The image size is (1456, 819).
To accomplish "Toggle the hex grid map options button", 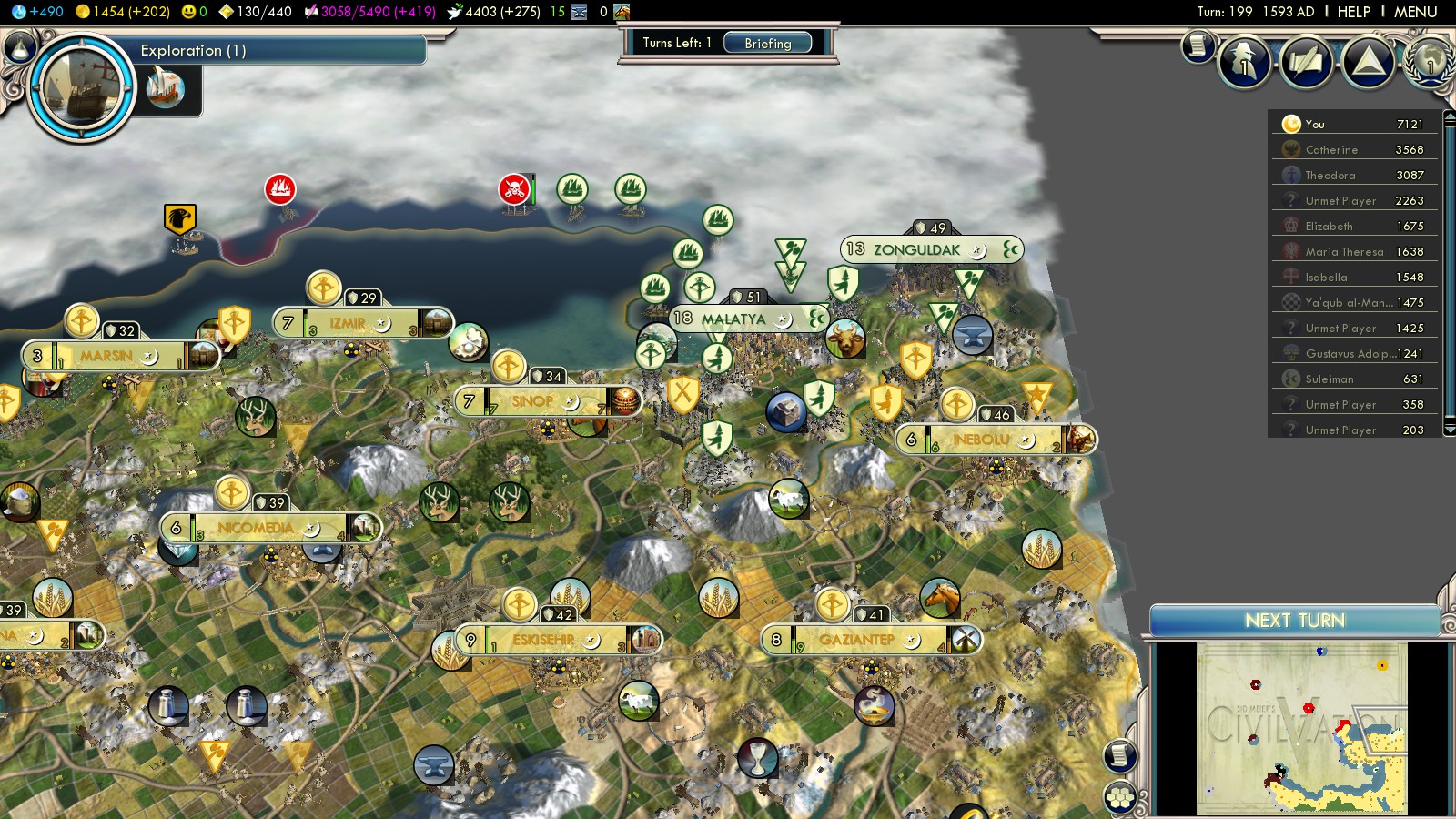I will pos(1120,798).
